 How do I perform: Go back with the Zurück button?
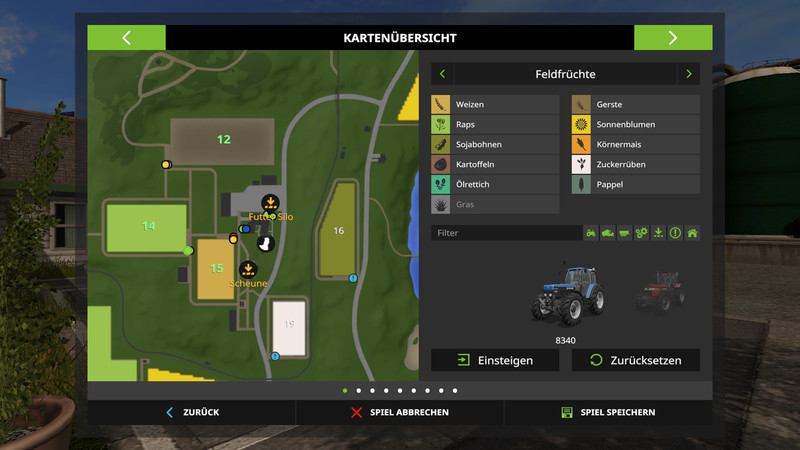tap(192, 412)
